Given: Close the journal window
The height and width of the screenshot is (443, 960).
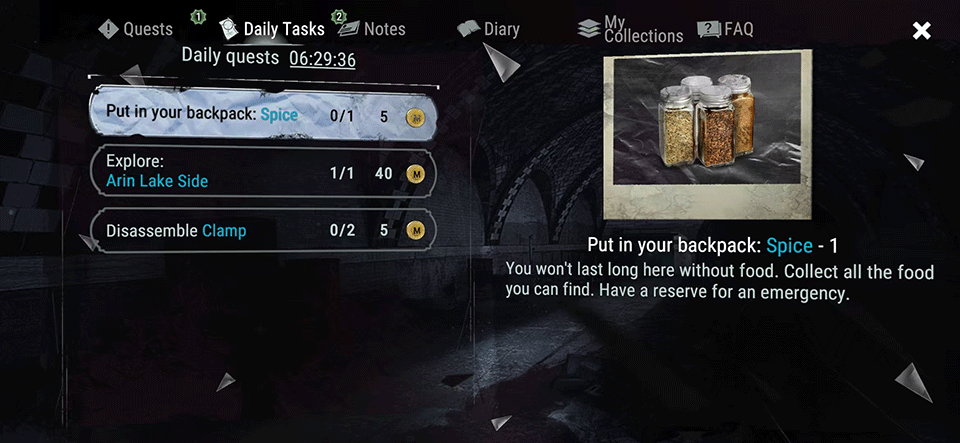Looking at the screenshot, I should (x=921, y=31).
